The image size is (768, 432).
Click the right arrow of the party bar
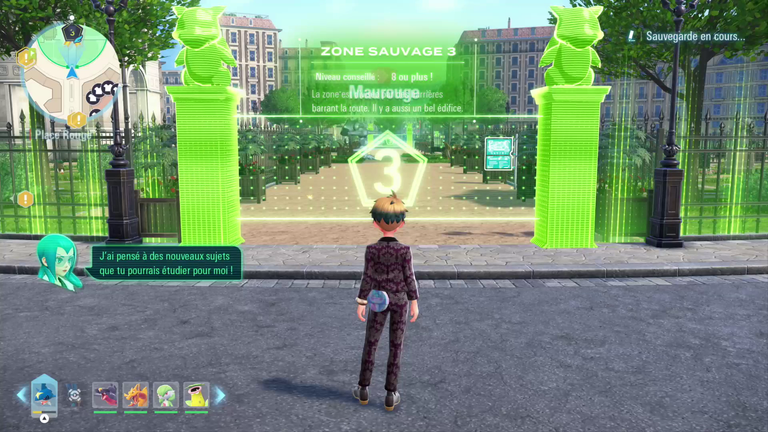[220, 395]
